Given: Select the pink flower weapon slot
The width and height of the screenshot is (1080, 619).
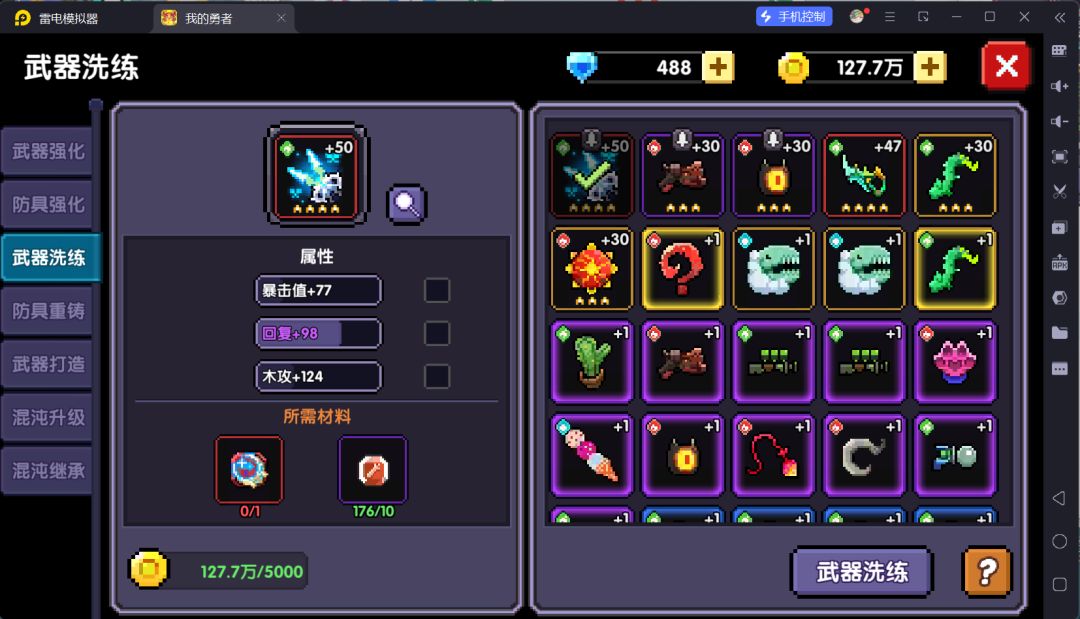Looking at the screenshot, I should 955,362.
